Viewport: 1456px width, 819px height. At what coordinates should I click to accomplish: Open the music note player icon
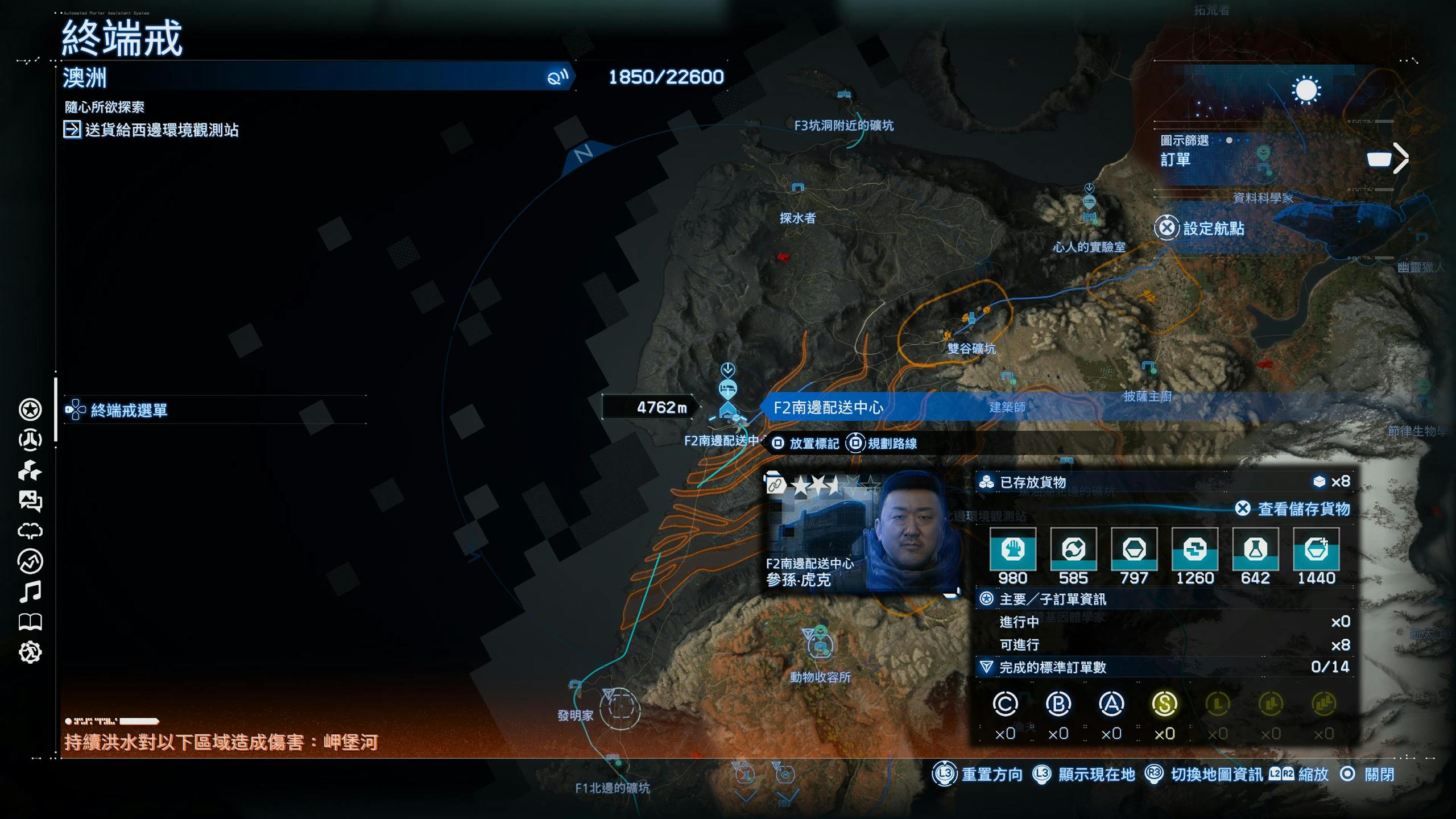(30, 592)
